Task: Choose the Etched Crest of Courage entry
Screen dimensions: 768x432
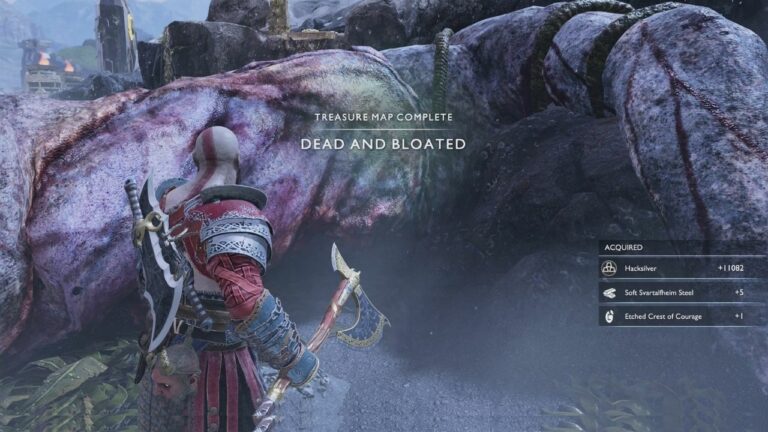Action: coord(682,315)
